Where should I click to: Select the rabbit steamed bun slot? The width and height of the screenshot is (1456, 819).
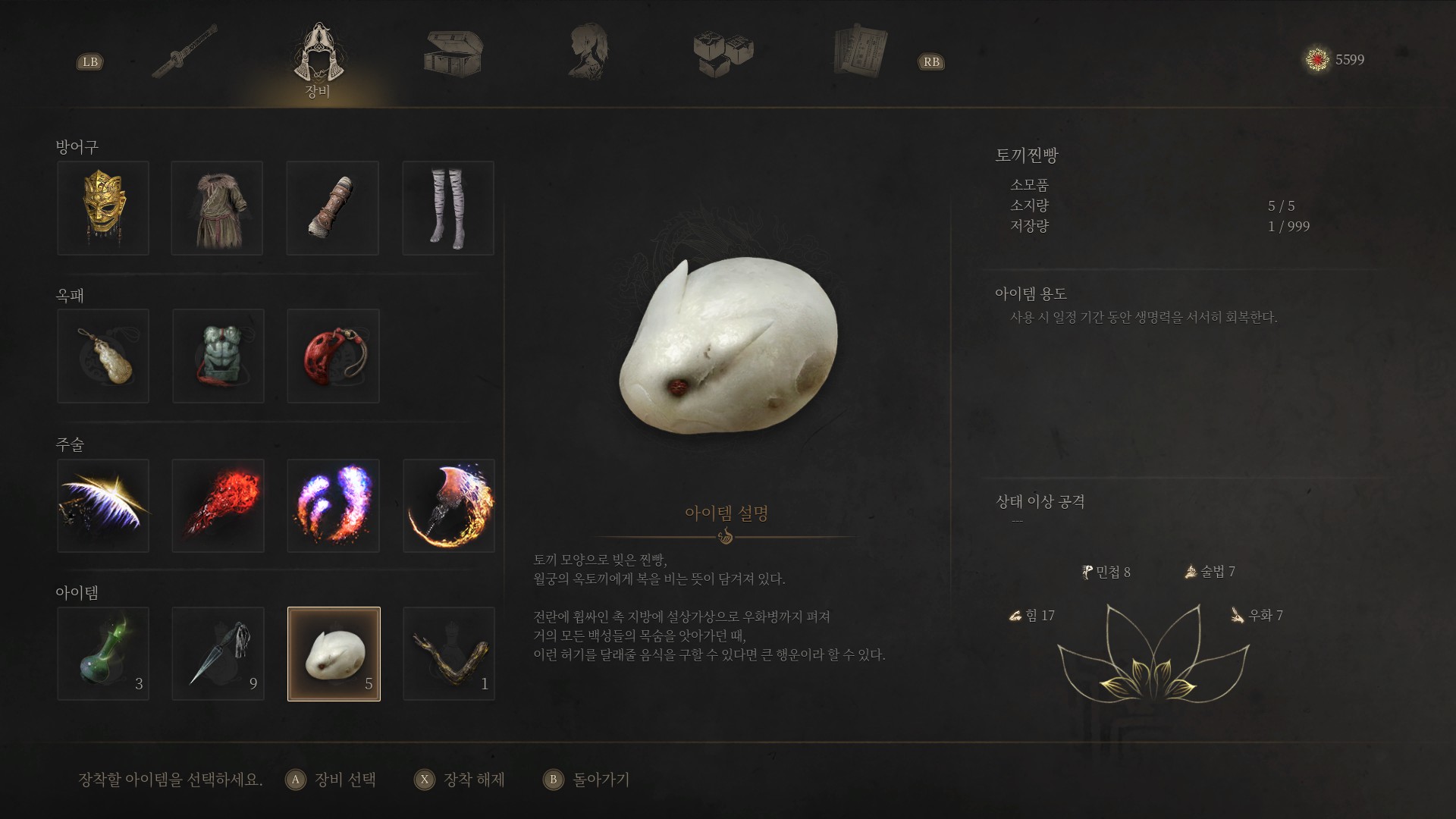tap(334, 653)
